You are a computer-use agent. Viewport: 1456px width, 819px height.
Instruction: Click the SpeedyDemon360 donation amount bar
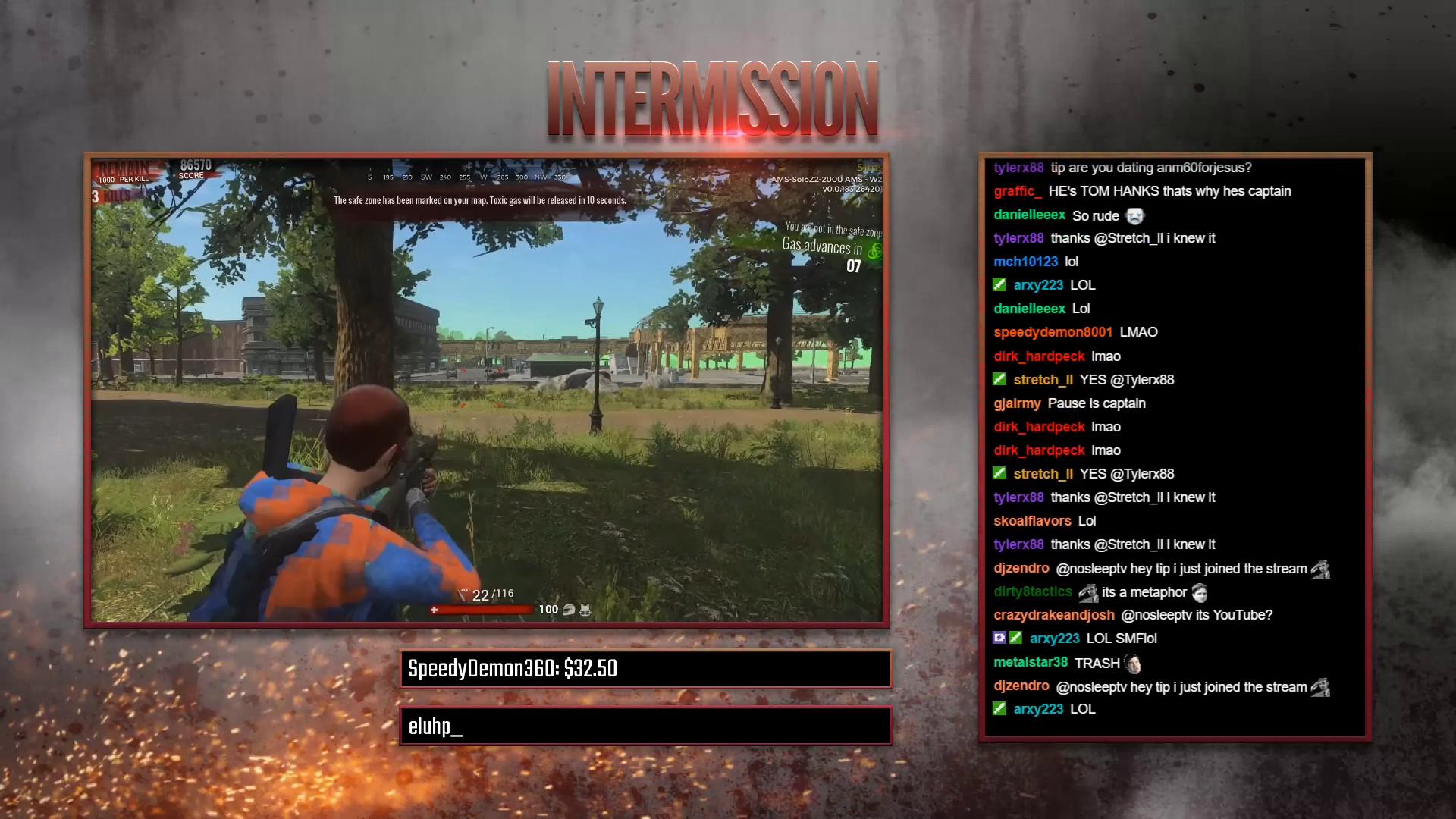pyautogui.click(x=645, y=669)
